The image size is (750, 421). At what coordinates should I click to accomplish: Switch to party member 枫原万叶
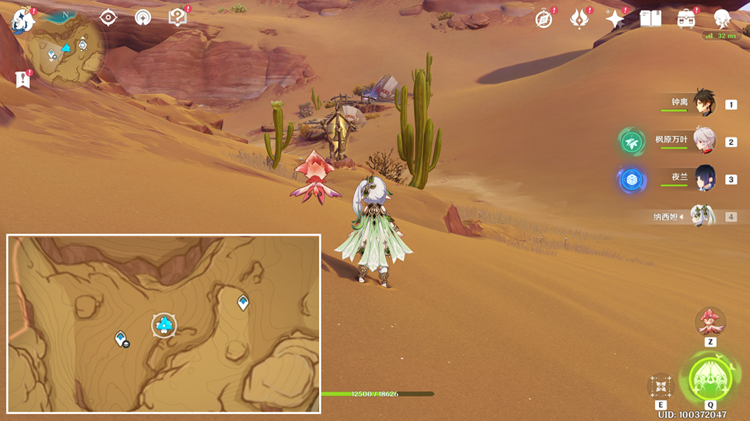(704, 141)
